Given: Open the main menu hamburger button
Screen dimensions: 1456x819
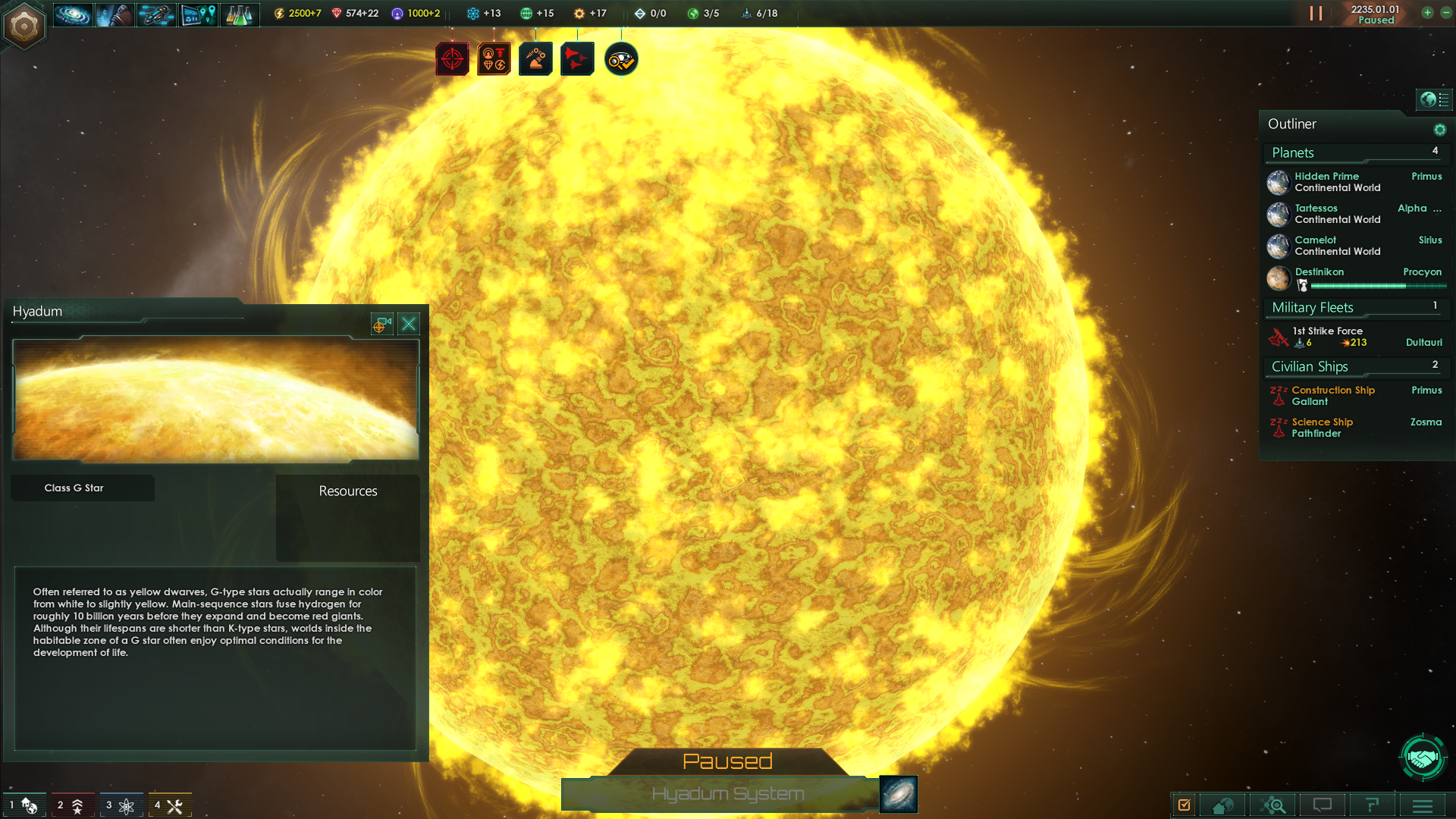Looking at the screenshot, I should tap(1423, 805).
